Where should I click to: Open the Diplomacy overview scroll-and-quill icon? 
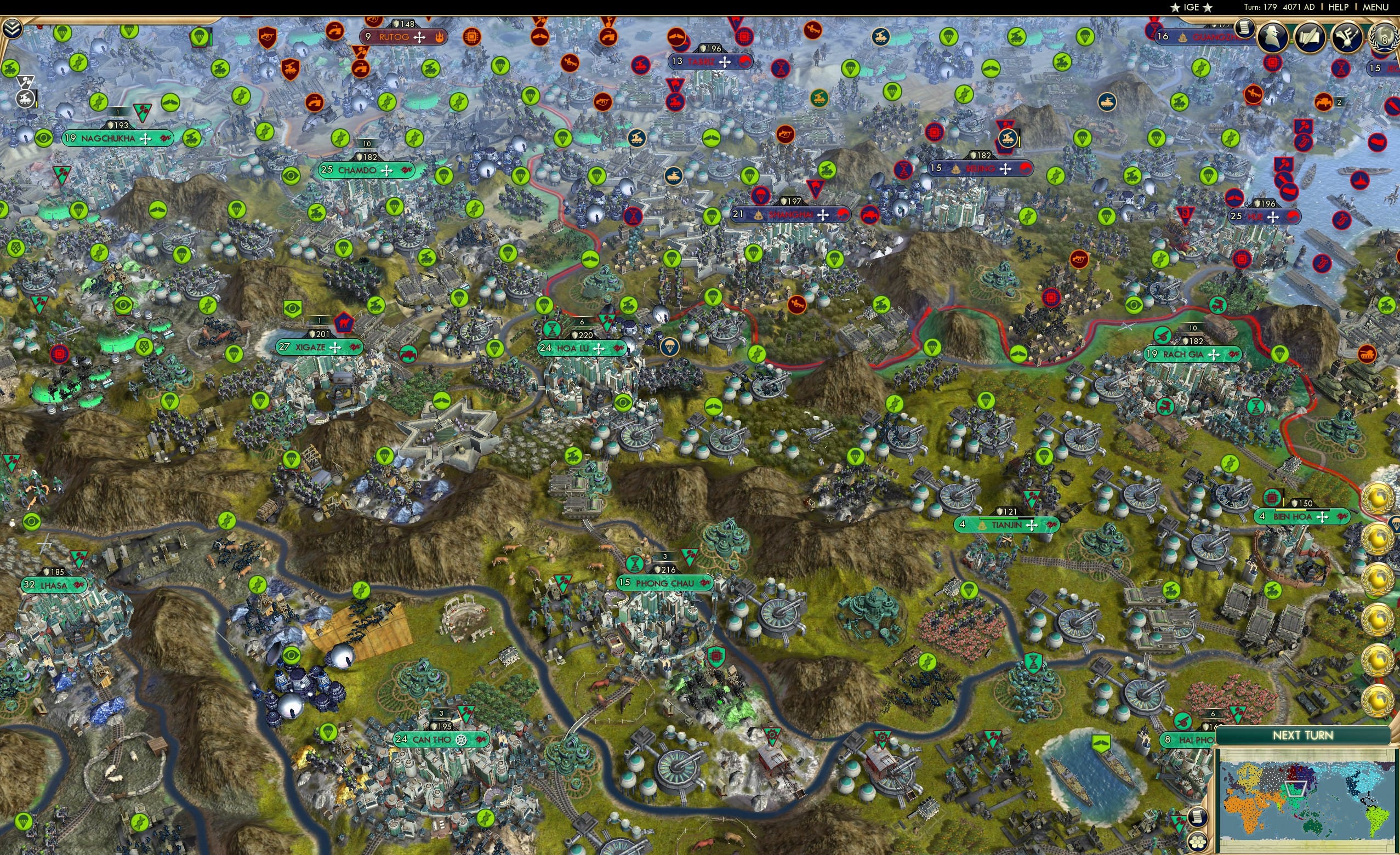(1311, 36)
